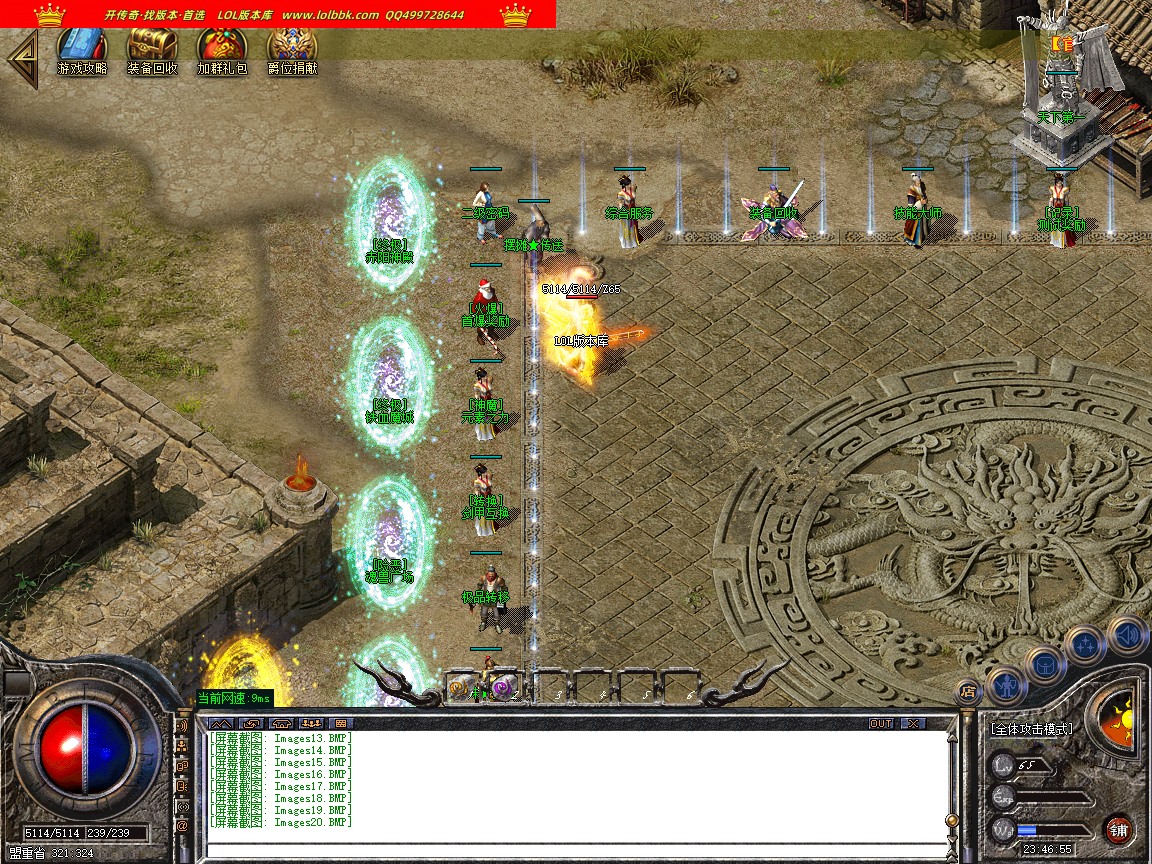Close the chat panel with the X button
This screenshot has height=864, width=1152.
pyautogui.click(x=912, y=723)
